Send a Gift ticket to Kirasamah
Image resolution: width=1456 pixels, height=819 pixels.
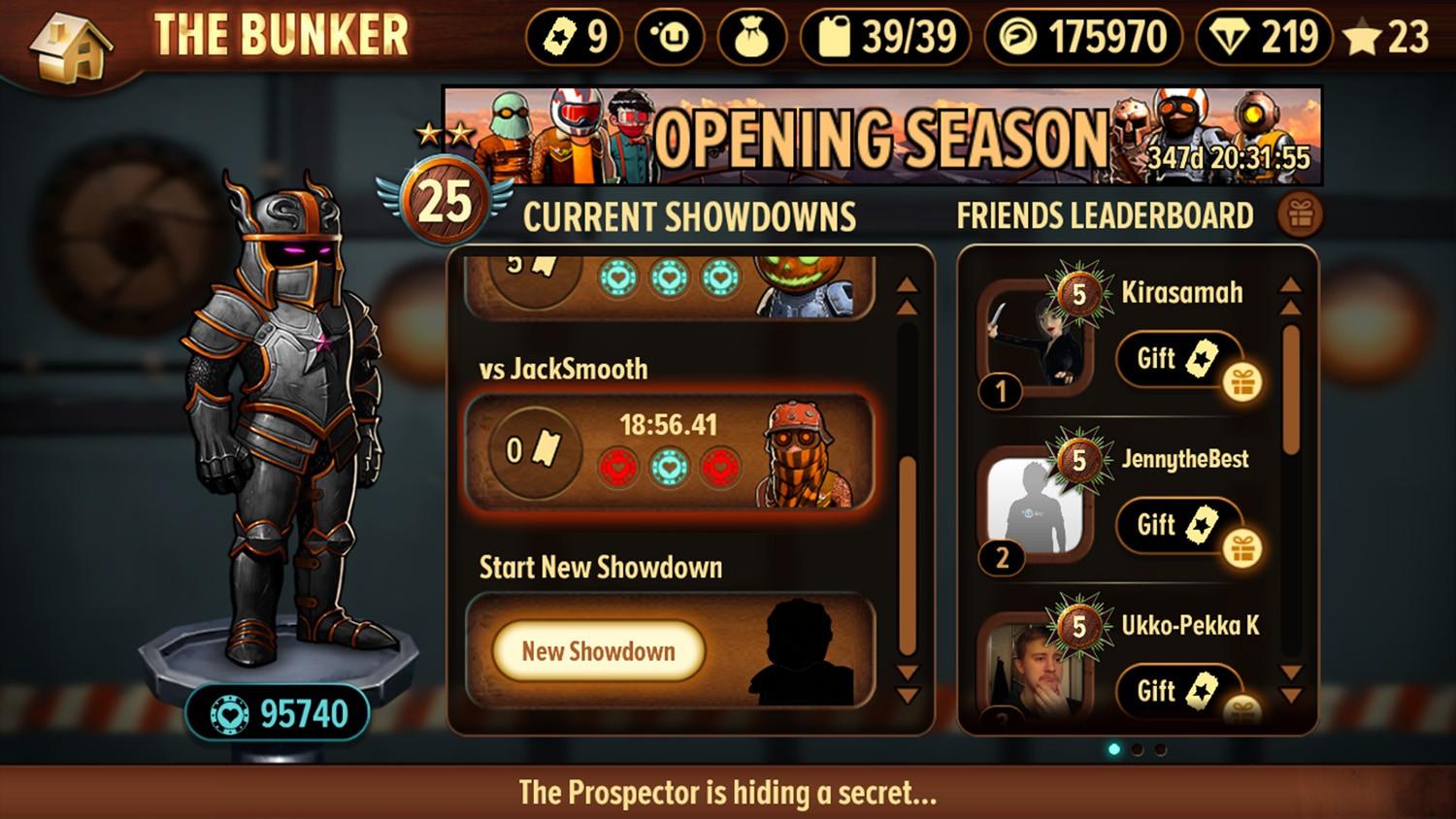click(1178, 358)
